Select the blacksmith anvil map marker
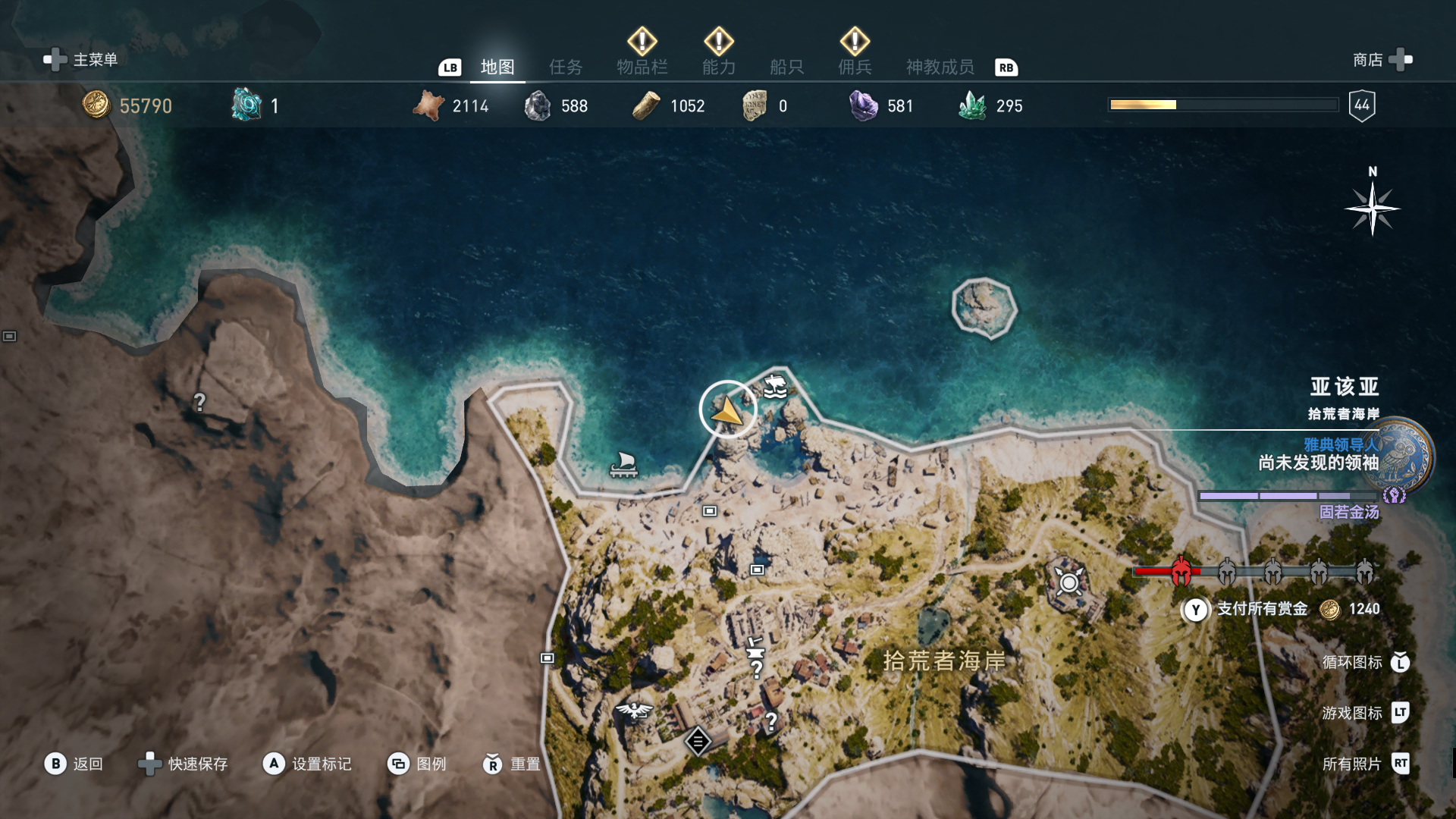 click(755, 648)
